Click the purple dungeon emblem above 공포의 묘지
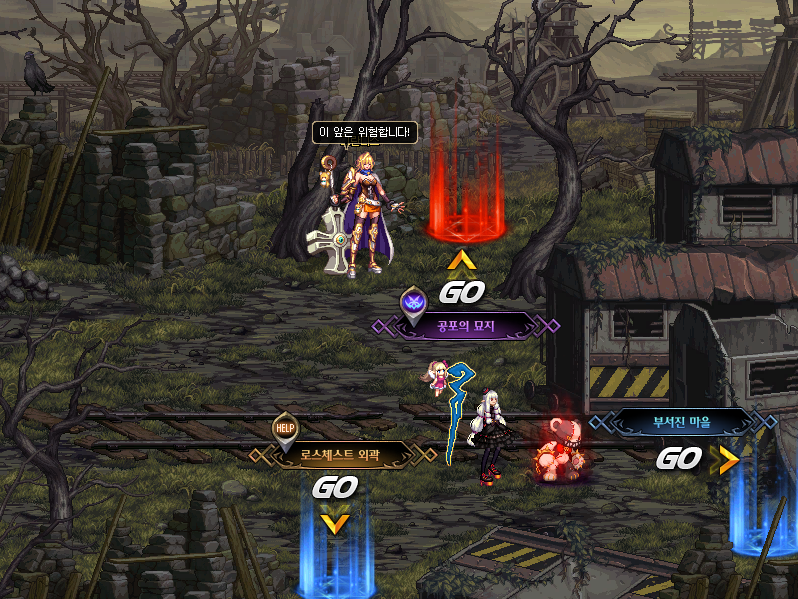The width and height of the screenshot is (798, 599). pos(413,300)
